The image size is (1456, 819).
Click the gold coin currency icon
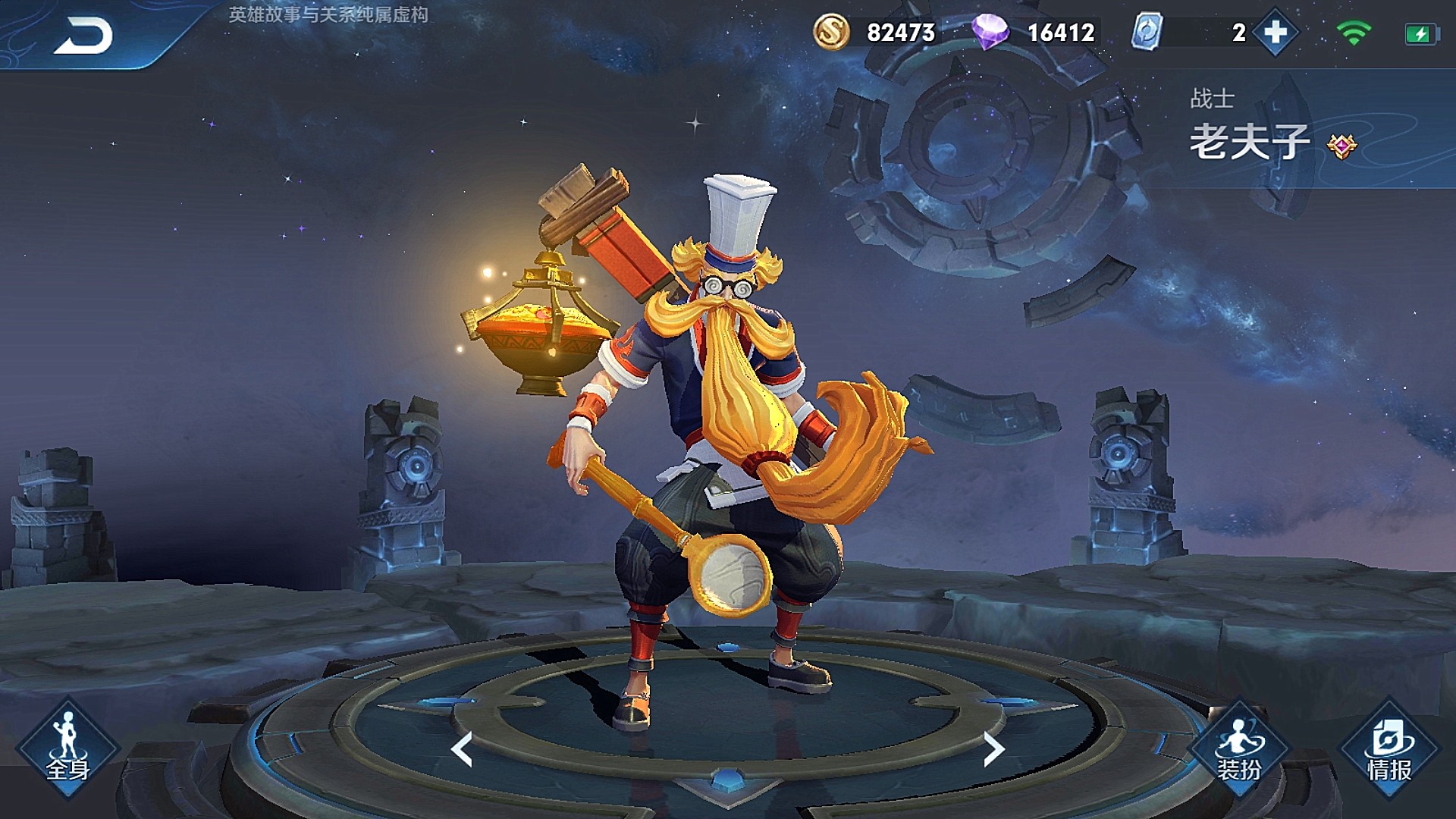[x=831, y=33]
